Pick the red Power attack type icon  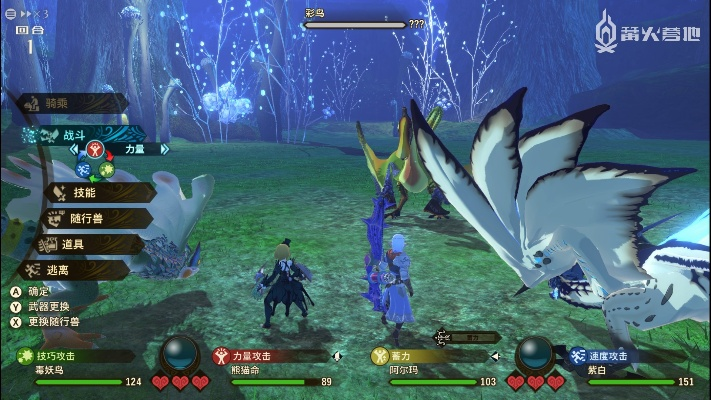[x=97, y=149]
